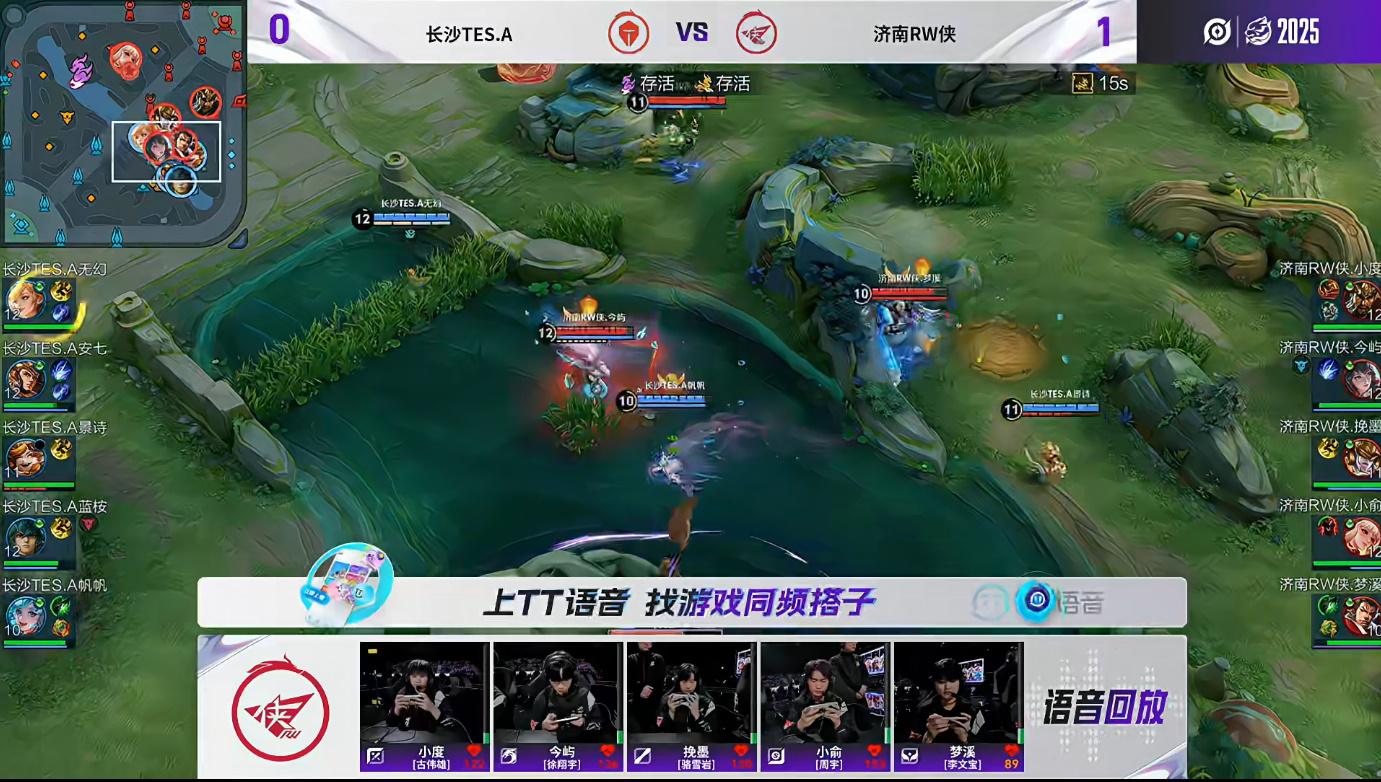Screen dimensions: 1381x782
Task: Click the 长沙TES.A team logo in the scoreboard
Action: (x=629, y=33)
